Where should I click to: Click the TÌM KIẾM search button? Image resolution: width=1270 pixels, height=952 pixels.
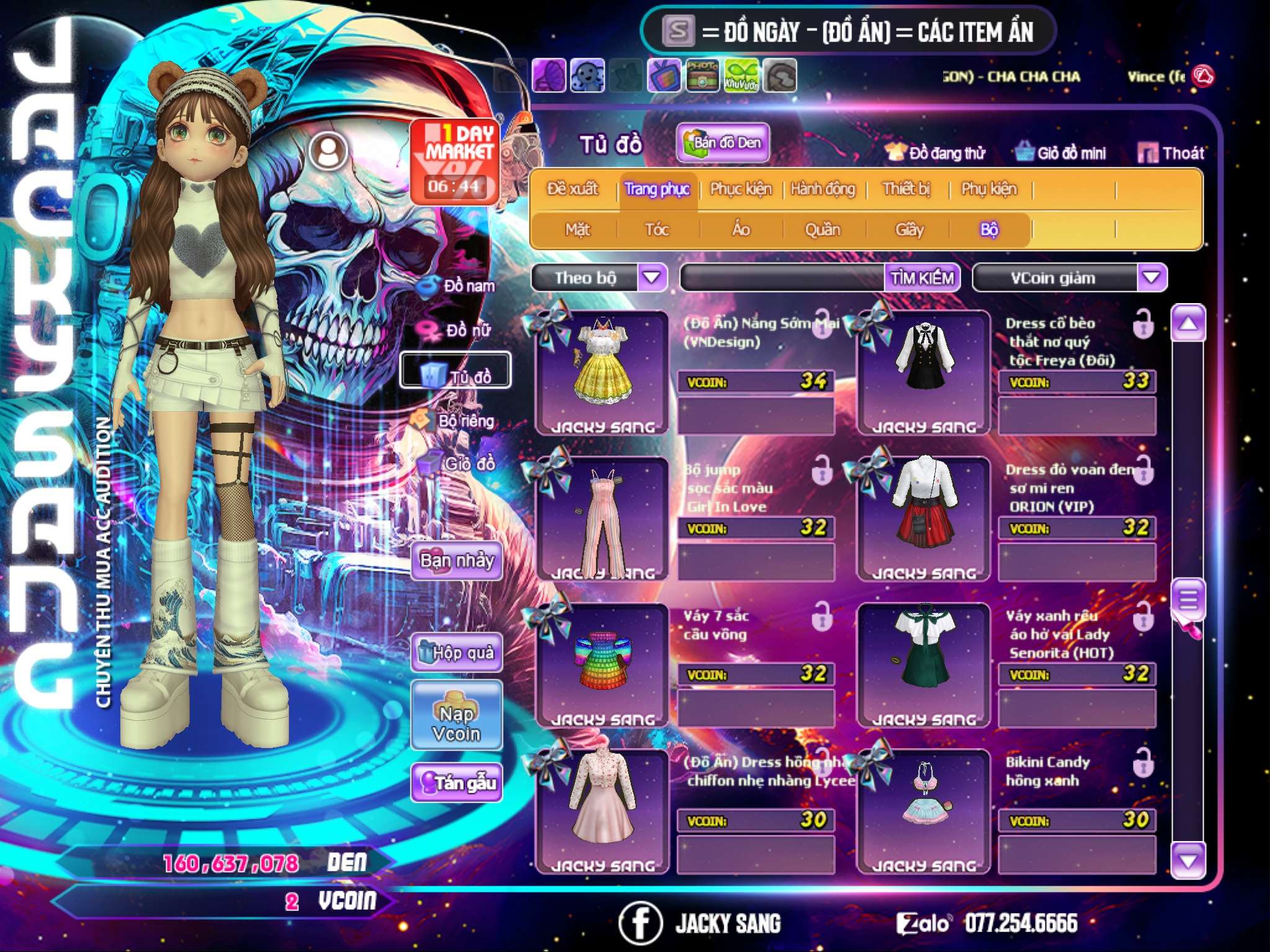(921, 278)
